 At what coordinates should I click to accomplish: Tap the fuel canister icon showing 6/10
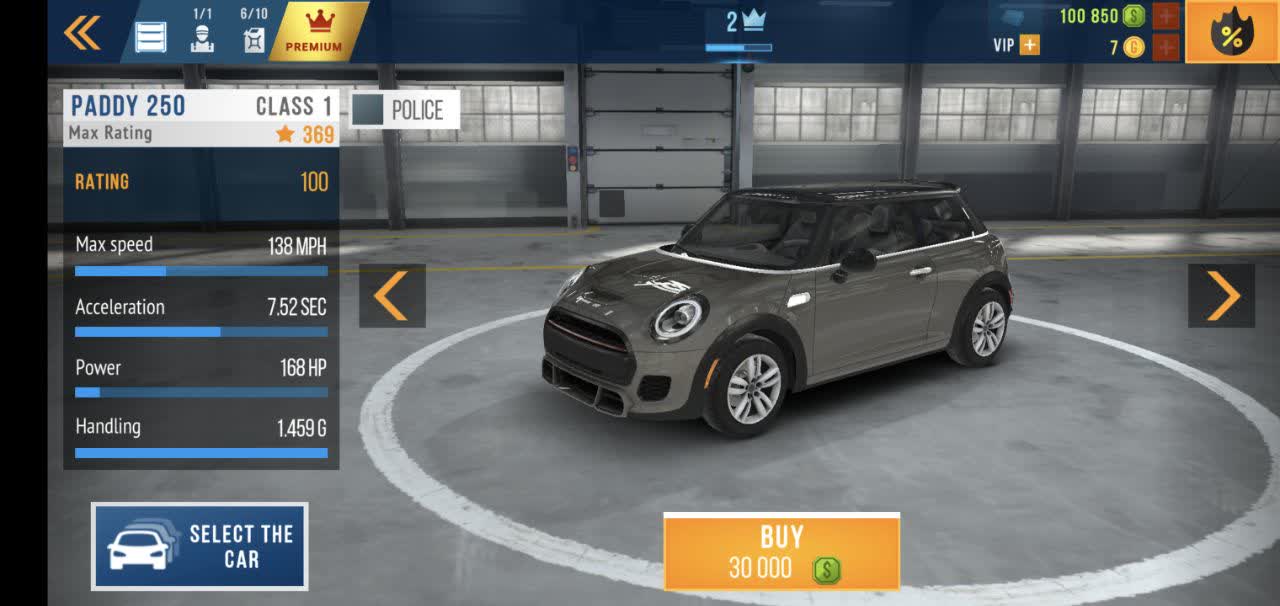pyautogui.click(x=254, y=36)
